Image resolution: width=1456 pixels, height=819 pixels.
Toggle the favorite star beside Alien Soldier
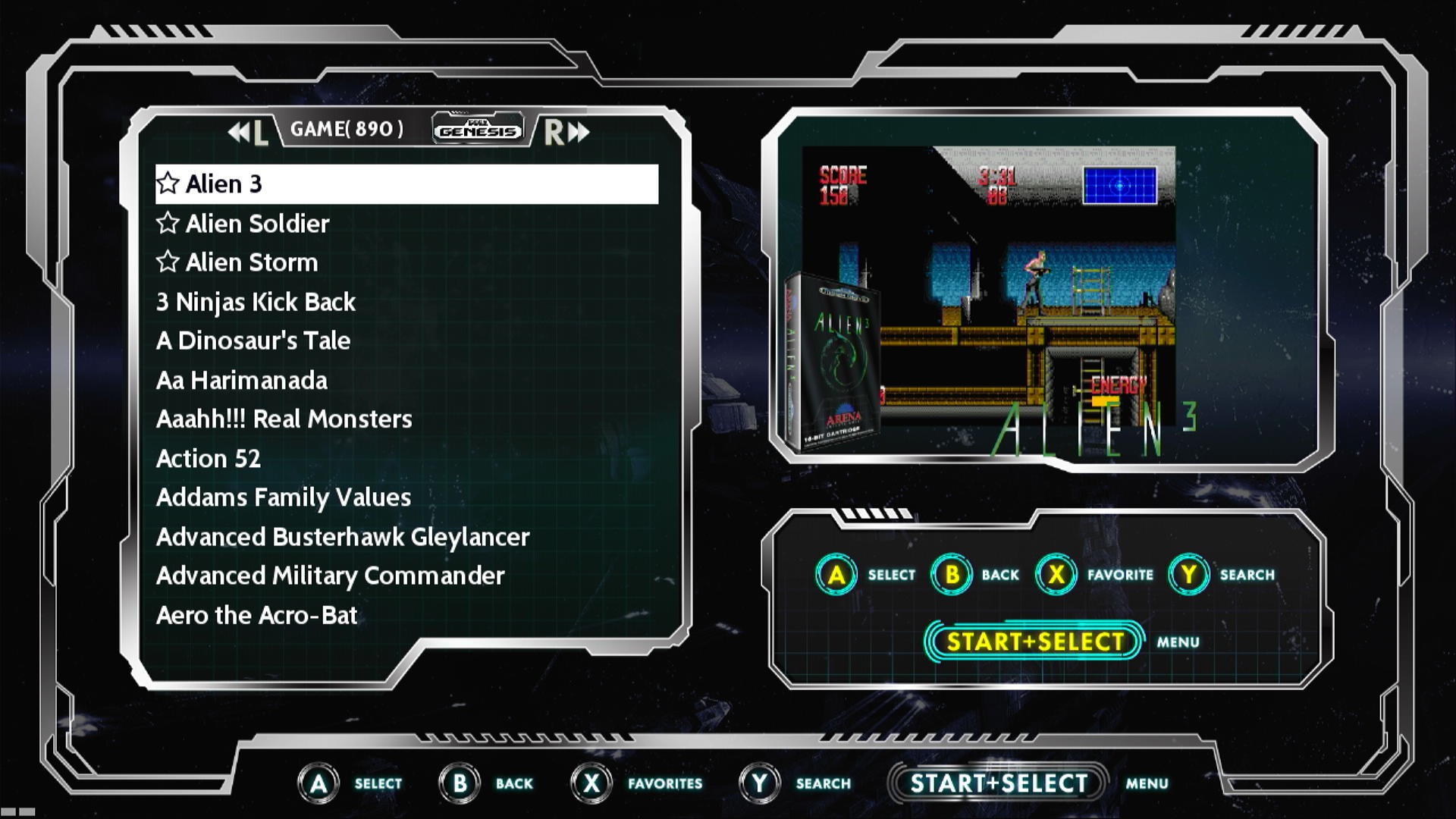coord(168,223)
